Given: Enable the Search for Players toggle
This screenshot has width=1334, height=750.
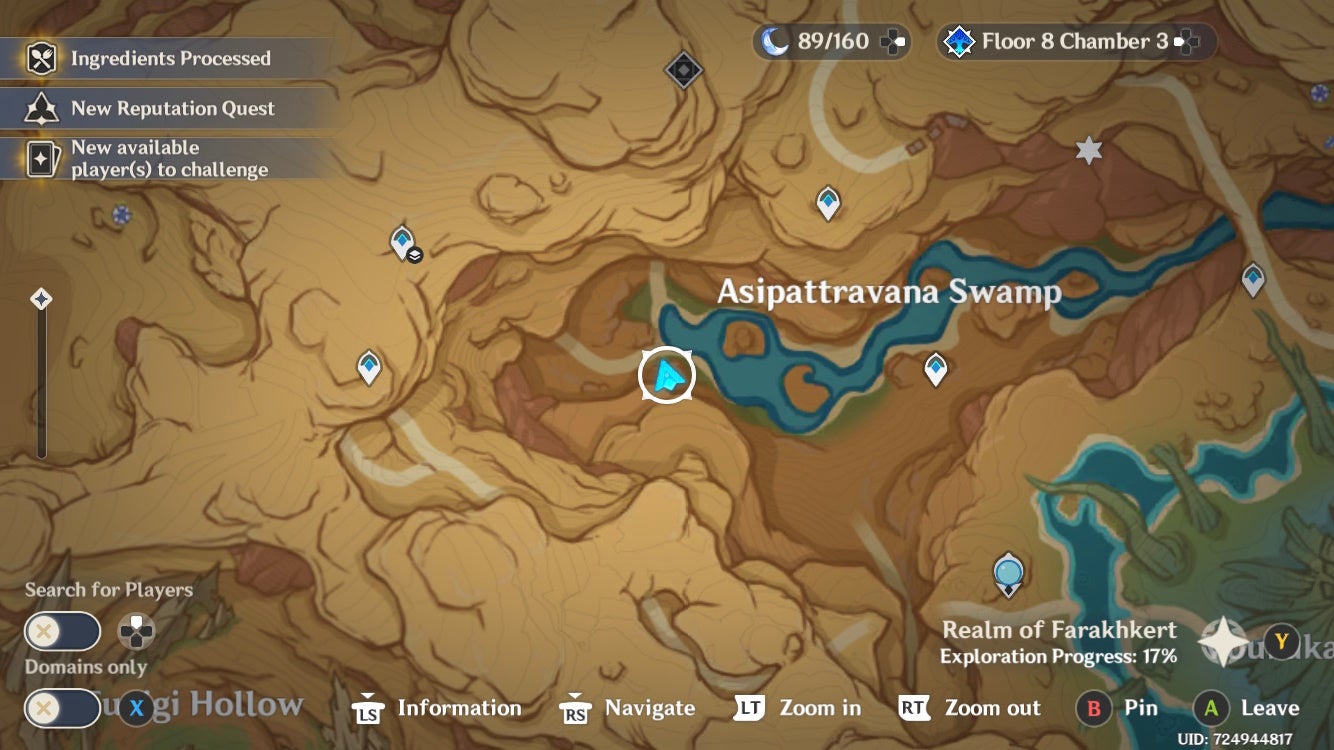Looking at the screenshot, I should 62,631.
